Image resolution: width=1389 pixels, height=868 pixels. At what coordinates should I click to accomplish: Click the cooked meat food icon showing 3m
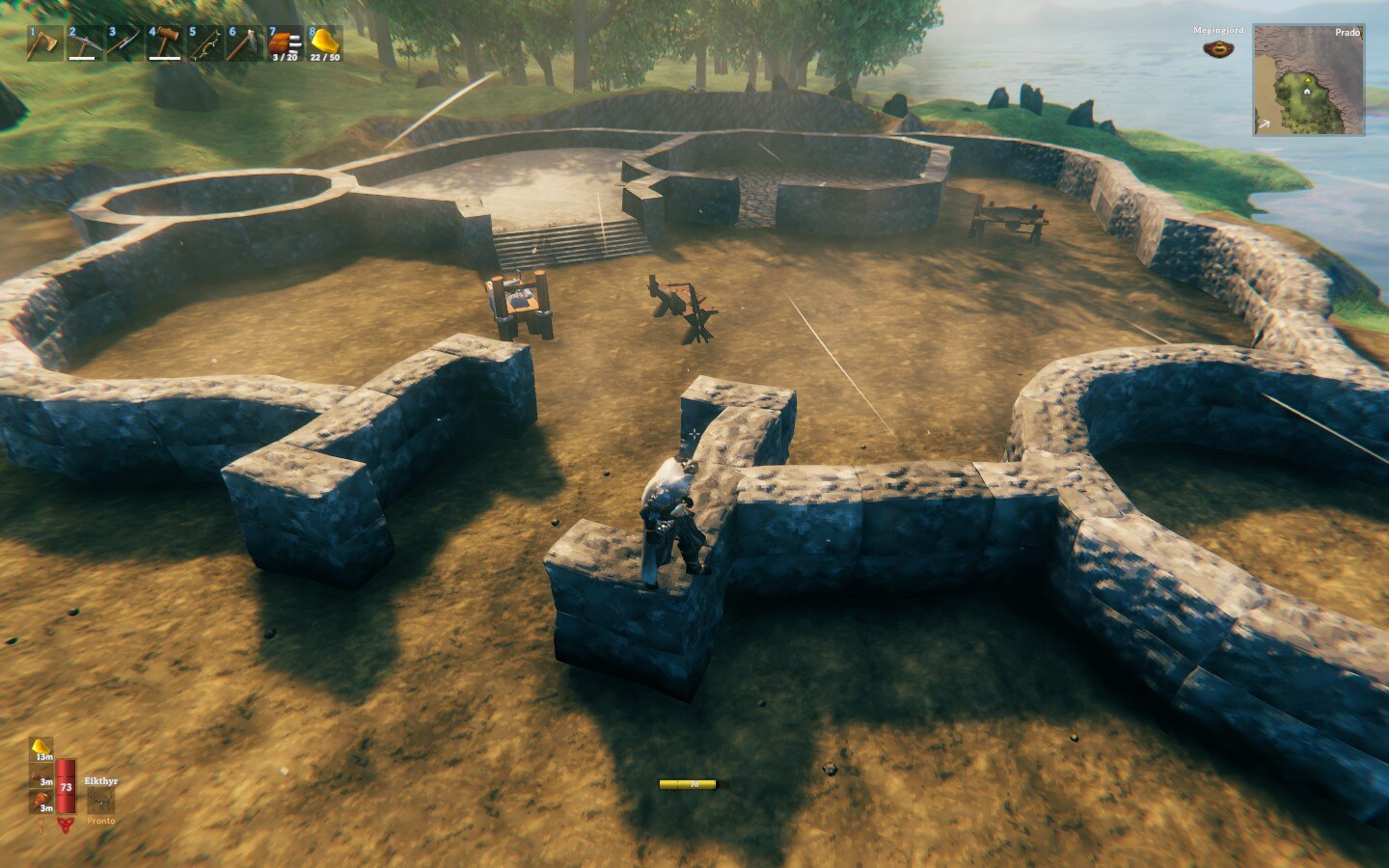click(x=41, y=774)
